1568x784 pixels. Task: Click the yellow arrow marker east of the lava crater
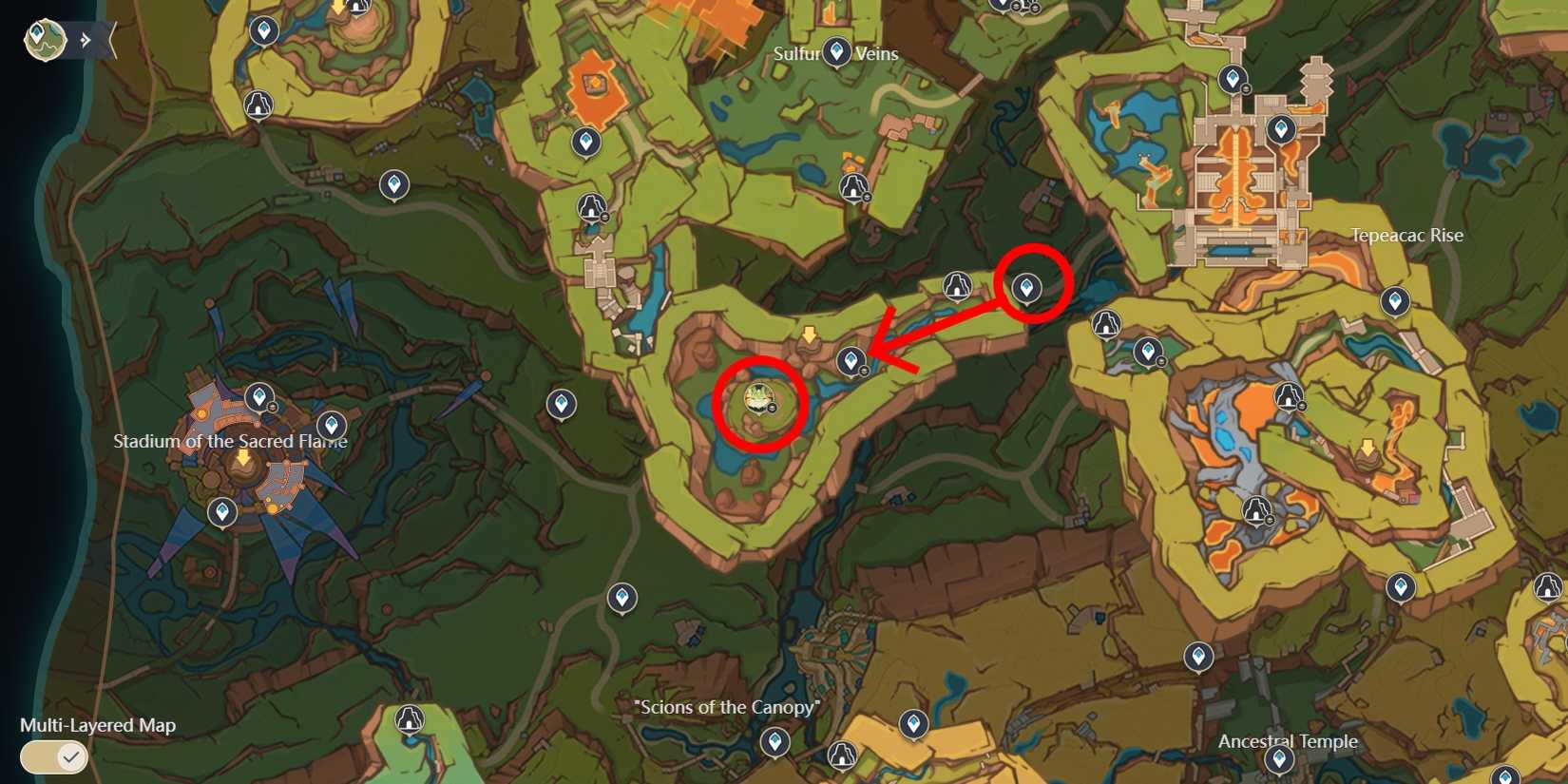click(1367, 445)
